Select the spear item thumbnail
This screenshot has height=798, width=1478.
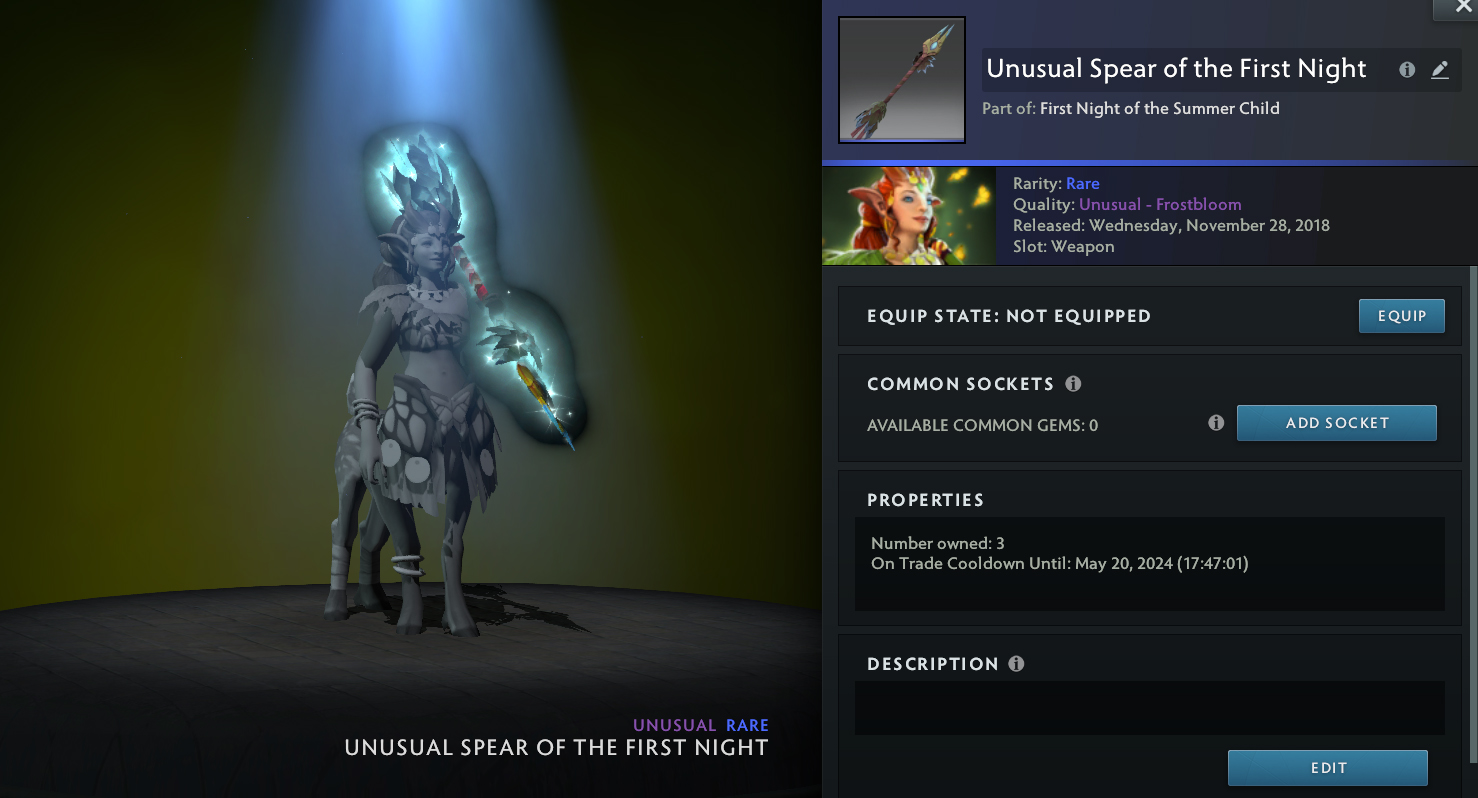tap(901, 80)
